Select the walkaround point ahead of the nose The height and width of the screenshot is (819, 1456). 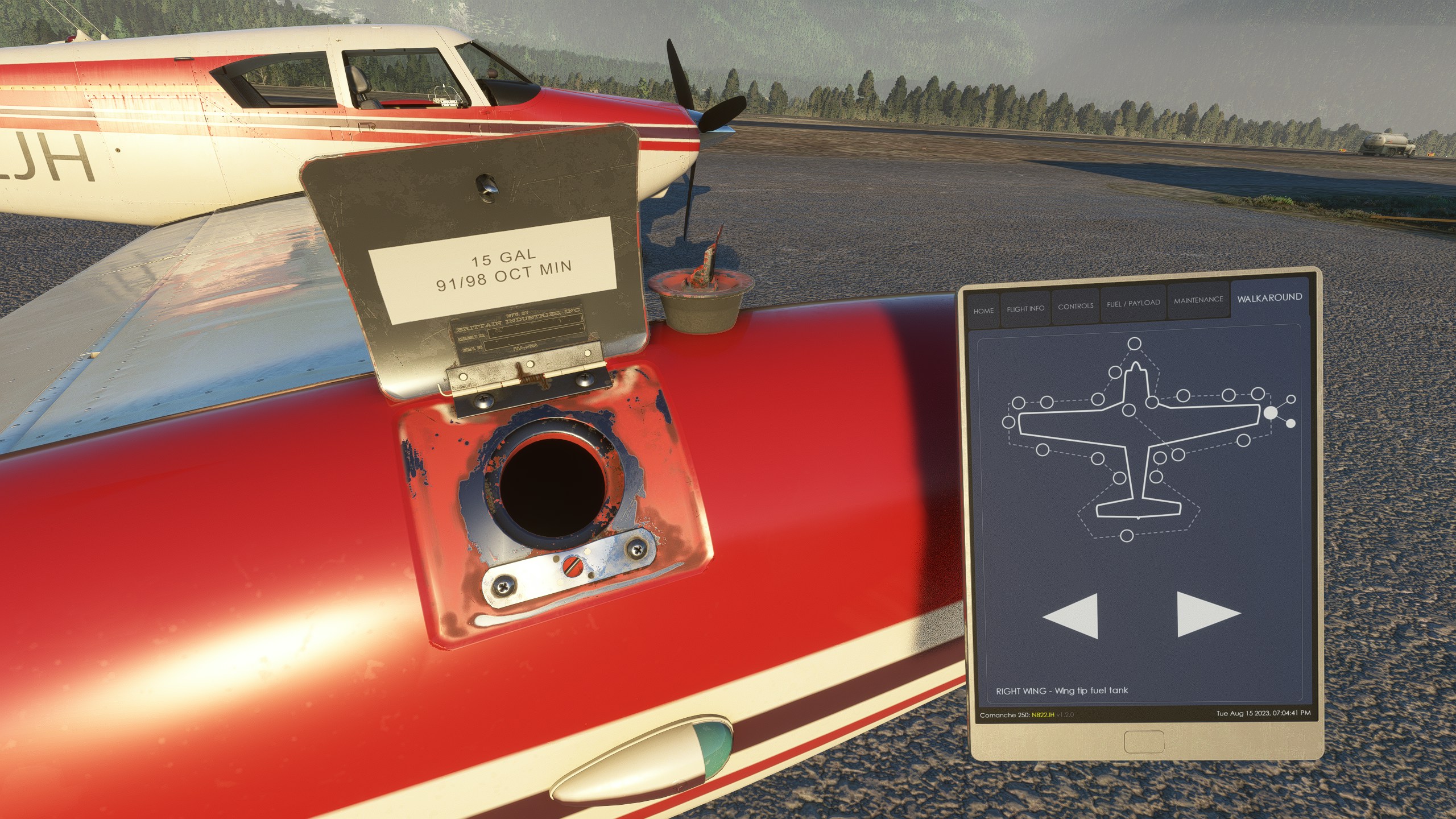pos(1134,344)
